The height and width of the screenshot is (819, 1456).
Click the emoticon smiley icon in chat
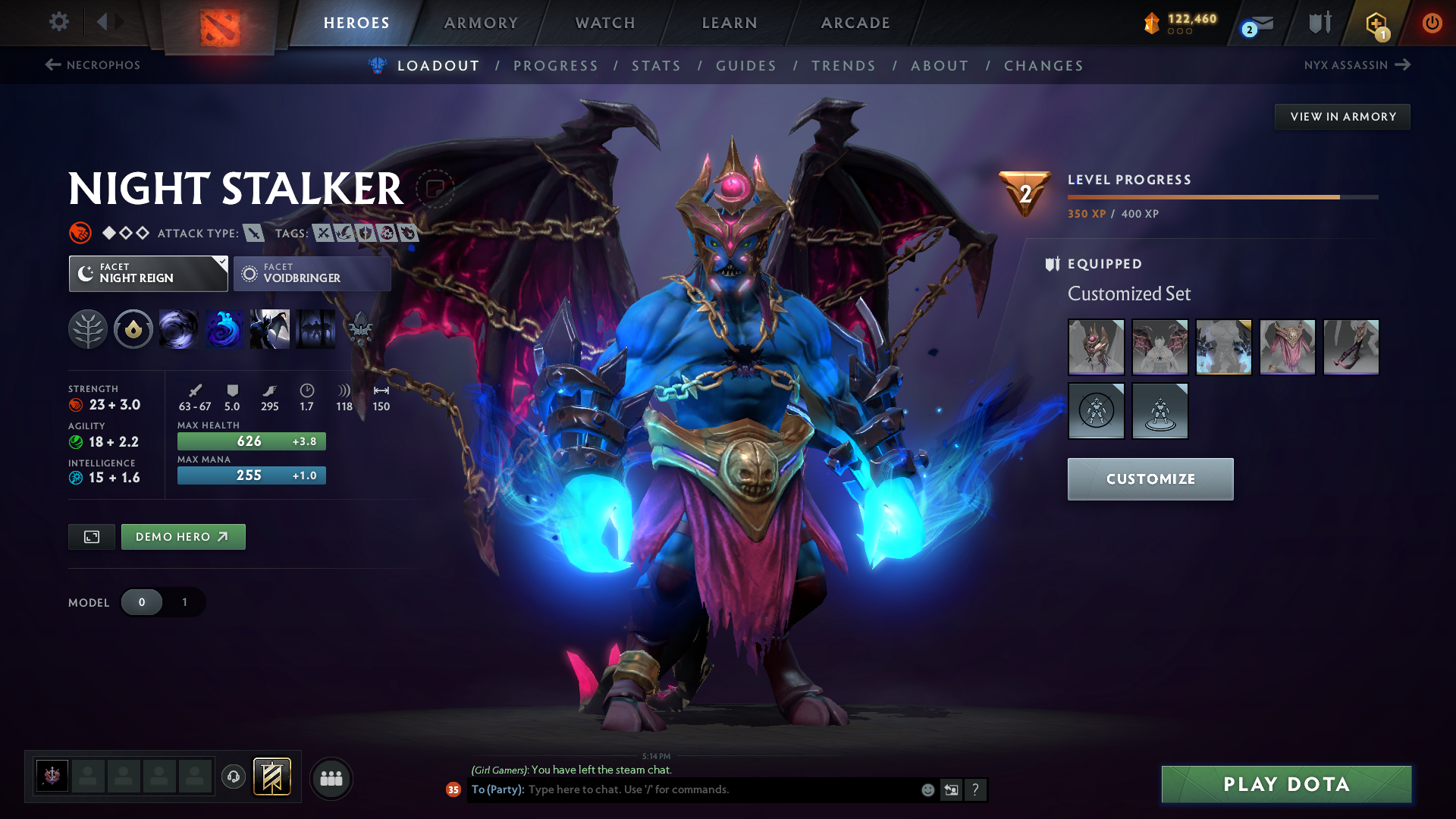927,789
